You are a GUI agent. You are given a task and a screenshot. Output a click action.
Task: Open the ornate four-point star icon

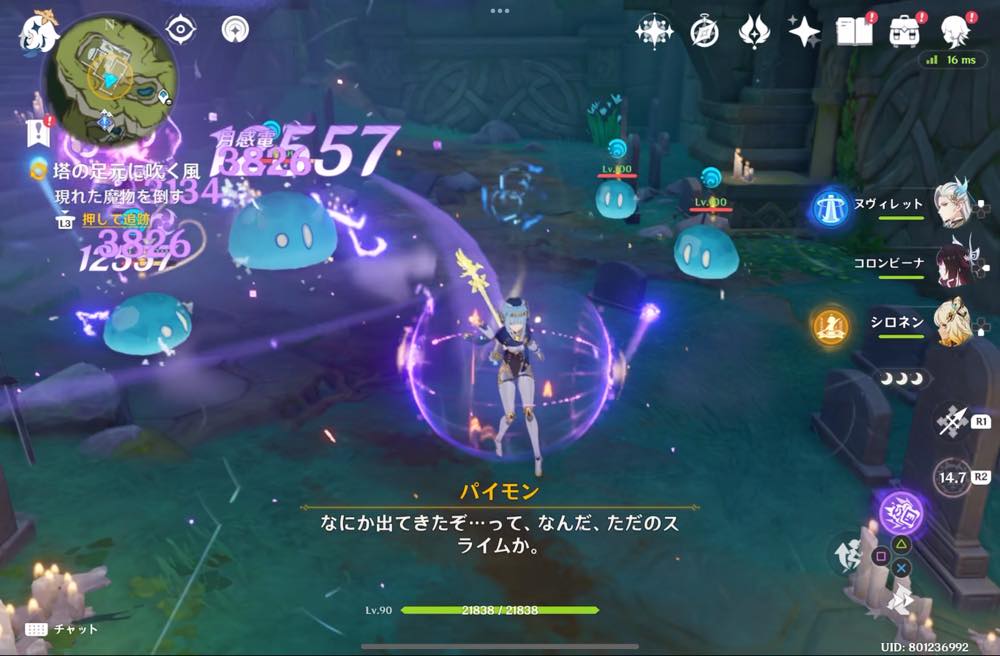pos(654,32)
